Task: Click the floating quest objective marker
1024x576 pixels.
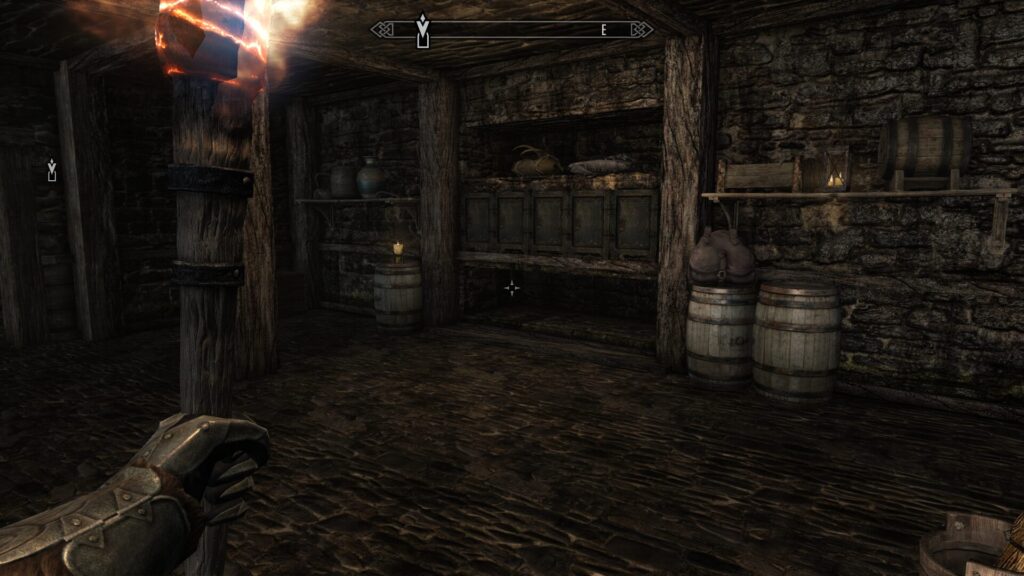Action: [x=51, y=171]
